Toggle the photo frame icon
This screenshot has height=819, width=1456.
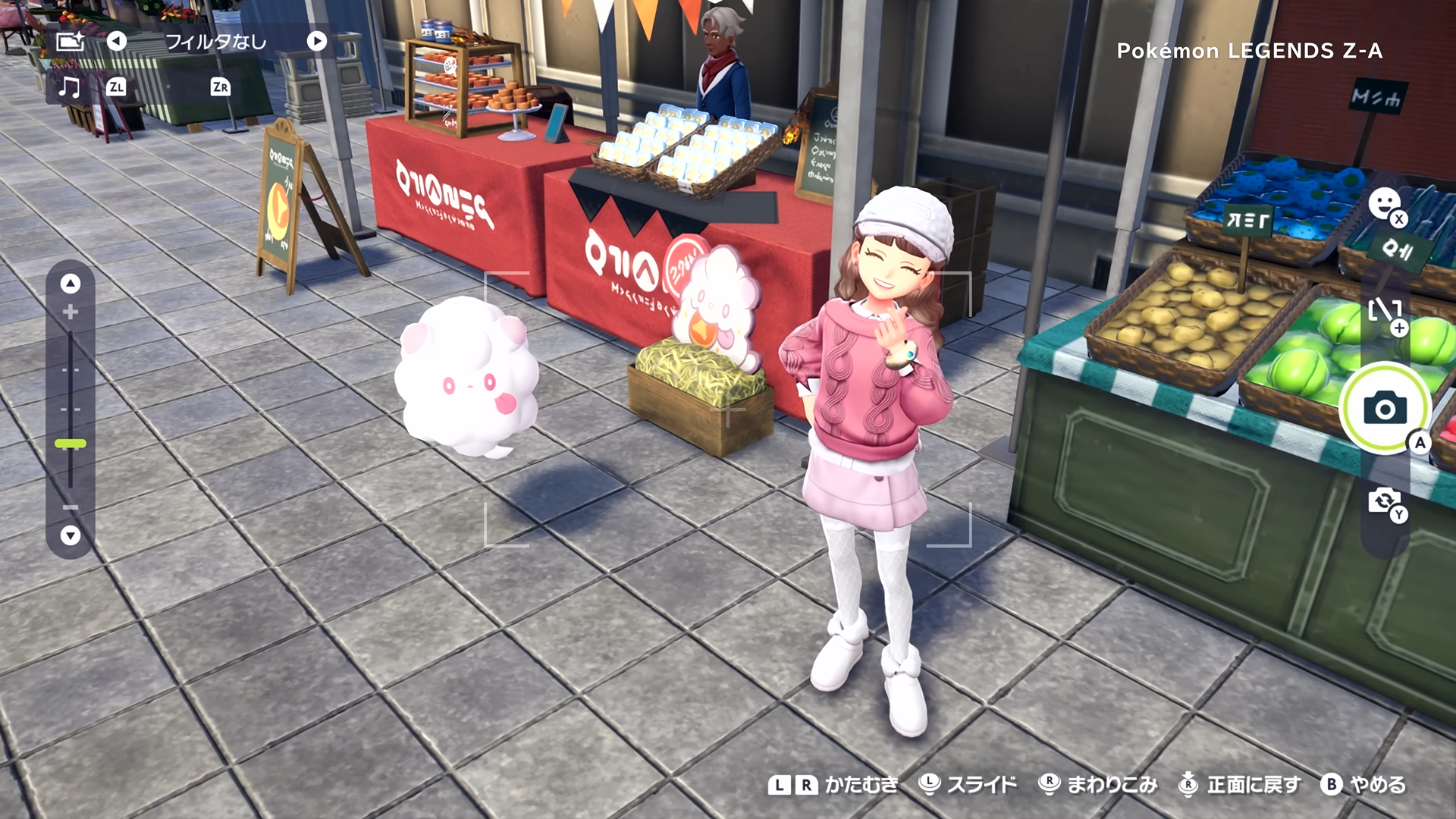coord(1384,311)
